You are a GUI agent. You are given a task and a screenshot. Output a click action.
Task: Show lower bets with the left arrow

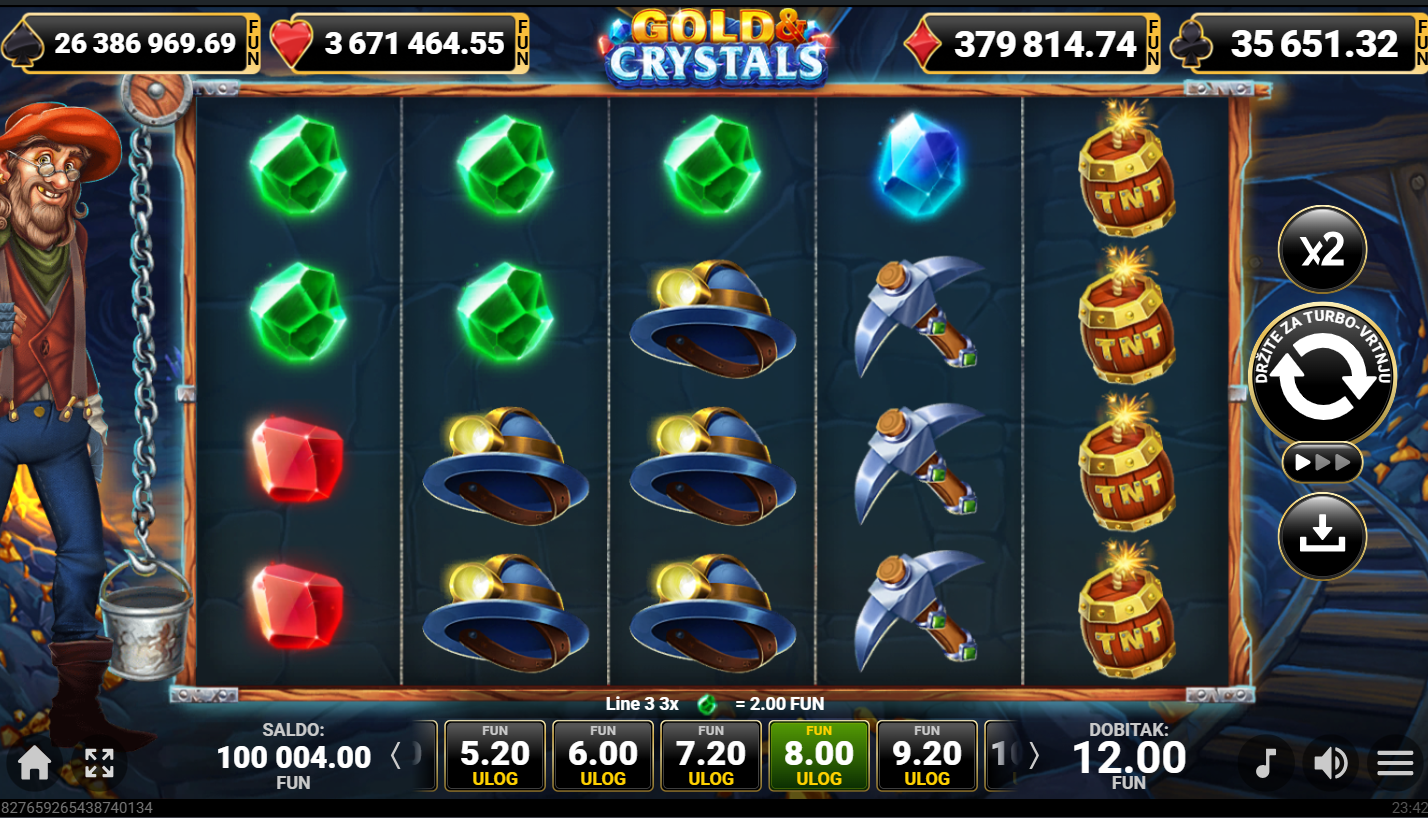pos(396,756)
